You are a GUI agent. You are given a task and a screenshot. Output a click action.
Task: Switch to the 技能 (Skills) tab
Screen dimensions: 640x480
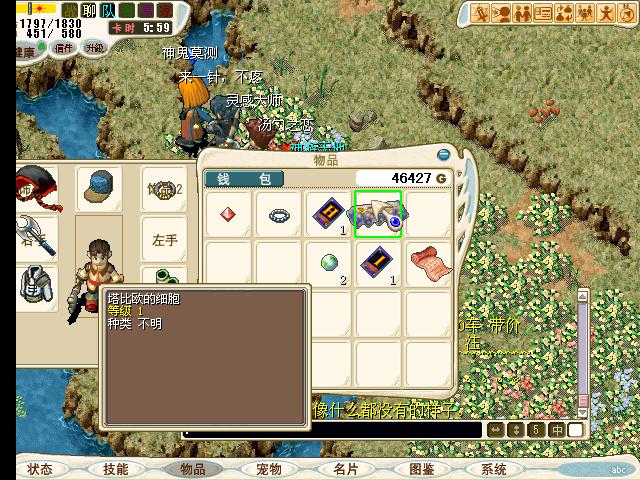point(116,469)
